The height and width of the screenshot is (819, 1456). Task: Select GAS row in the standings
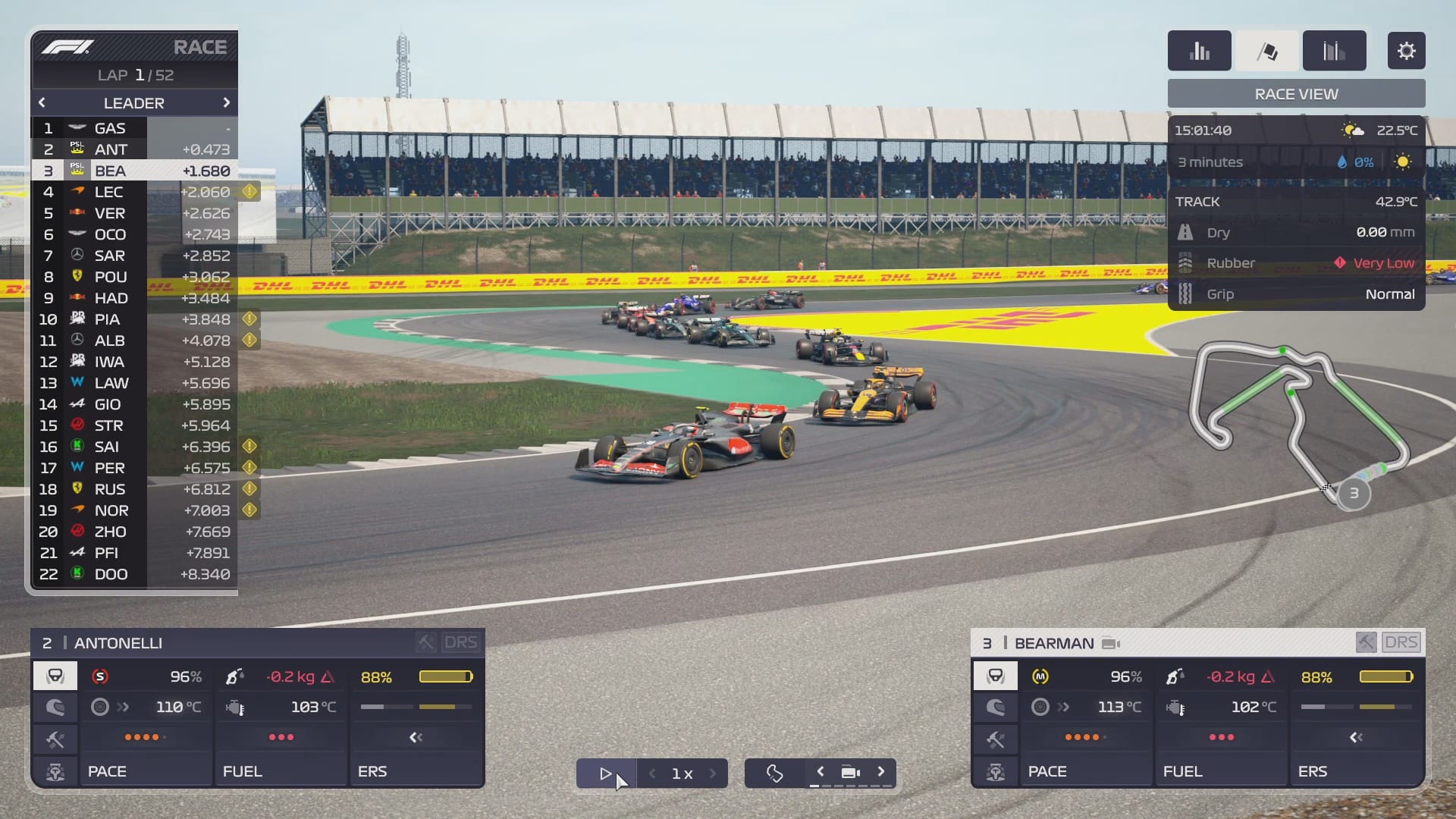pyautogui.click(x=134, y=128)
